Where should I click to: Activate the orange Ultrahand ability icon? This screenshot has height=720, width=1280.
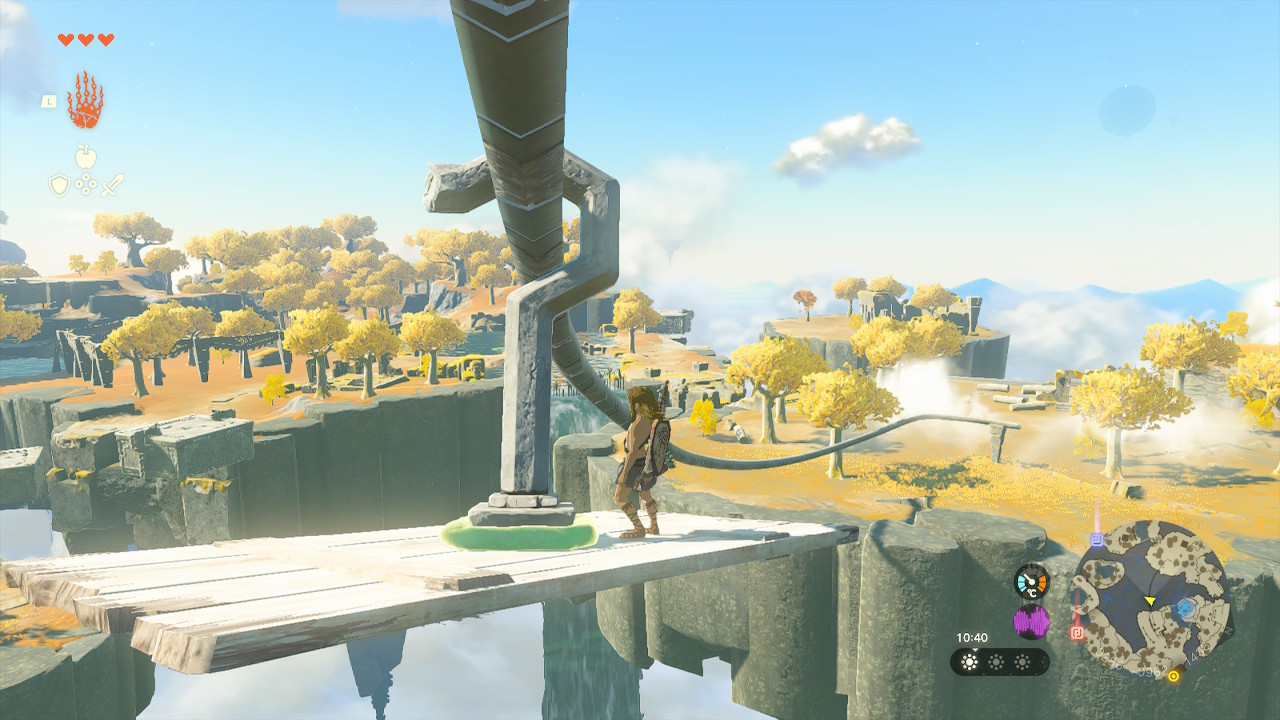point(85,101)
